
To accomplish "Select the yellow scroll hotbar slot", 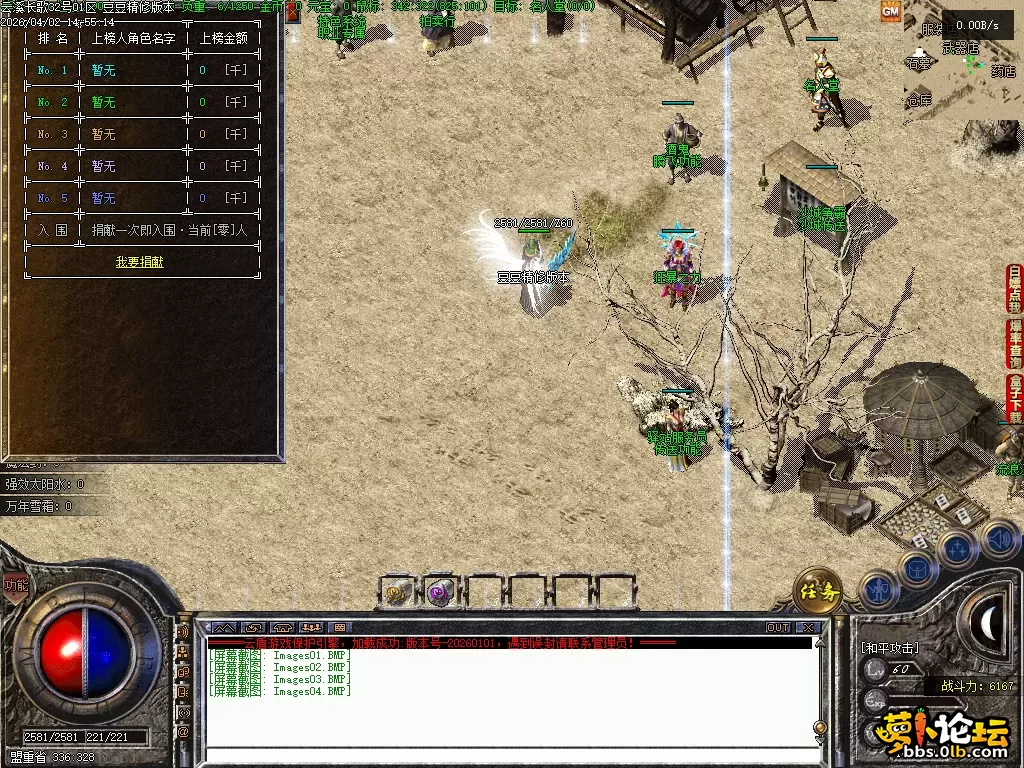I will (398, 592).
